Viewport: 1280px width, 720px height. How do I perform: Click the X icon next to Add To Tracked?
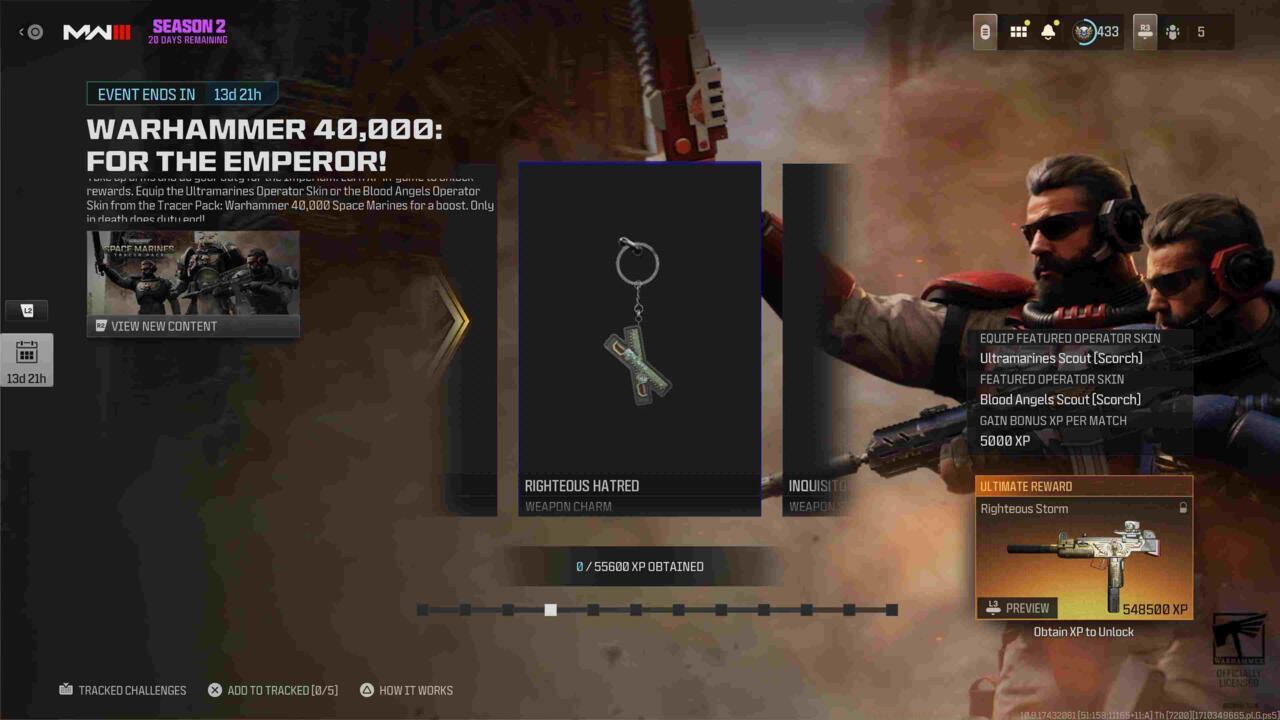(x=214, y=690)
